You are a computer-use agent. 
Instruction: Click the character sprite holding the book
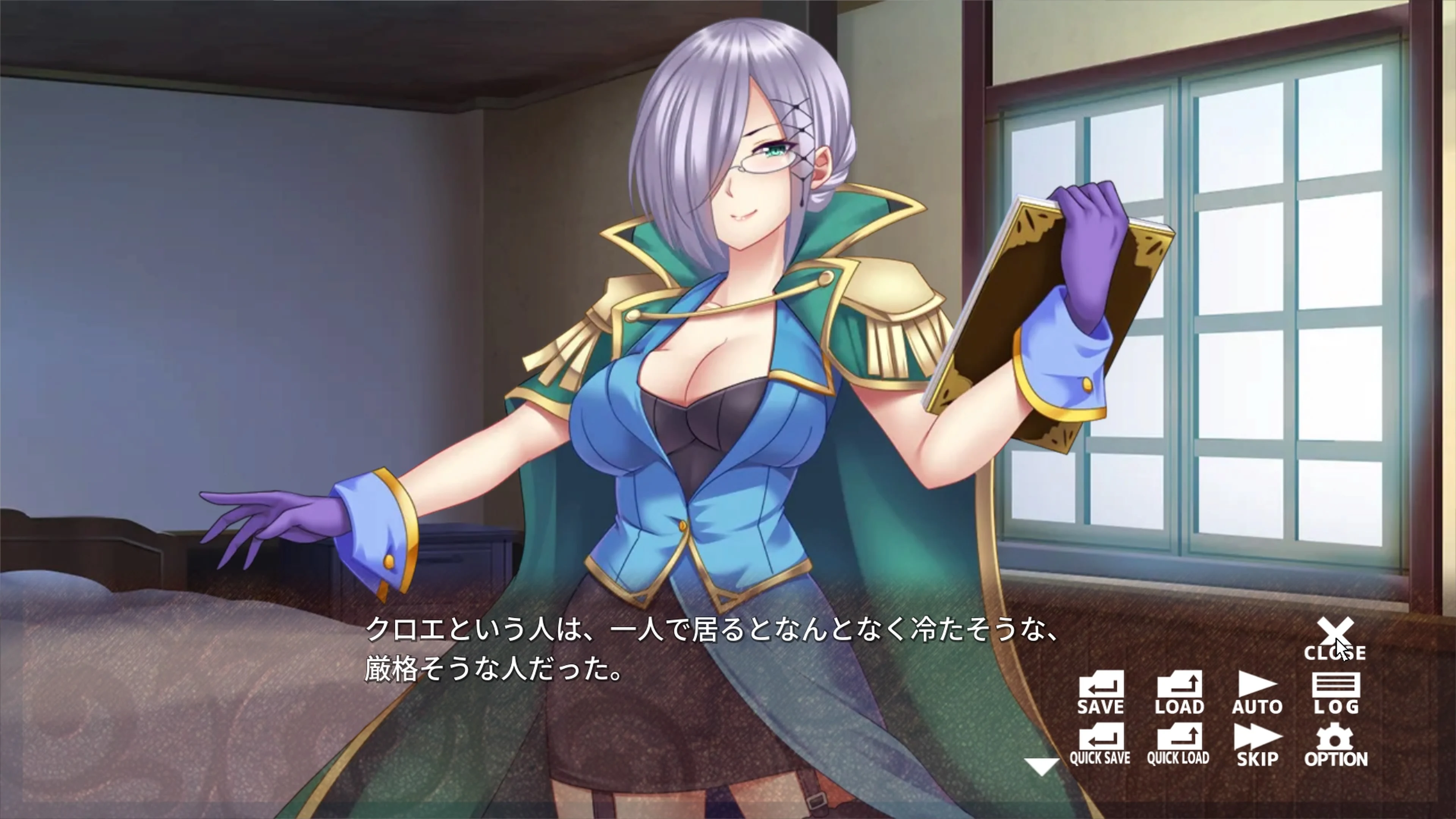706,395
